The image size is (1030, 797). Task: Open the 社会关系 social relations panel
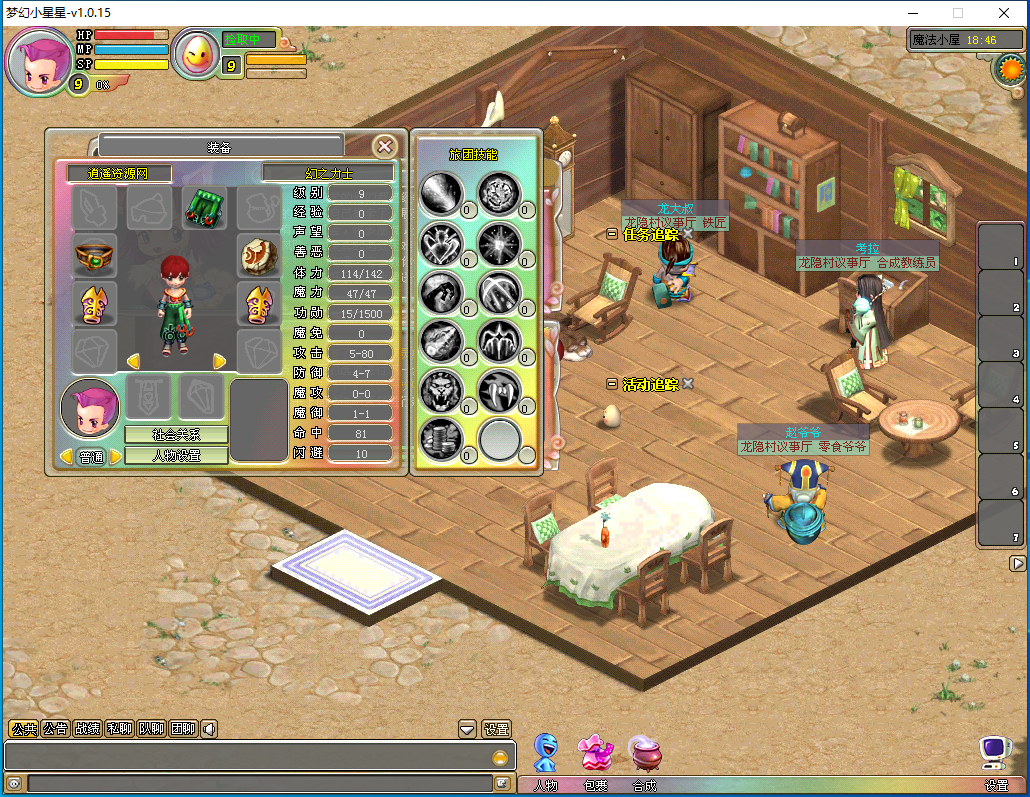176,434
